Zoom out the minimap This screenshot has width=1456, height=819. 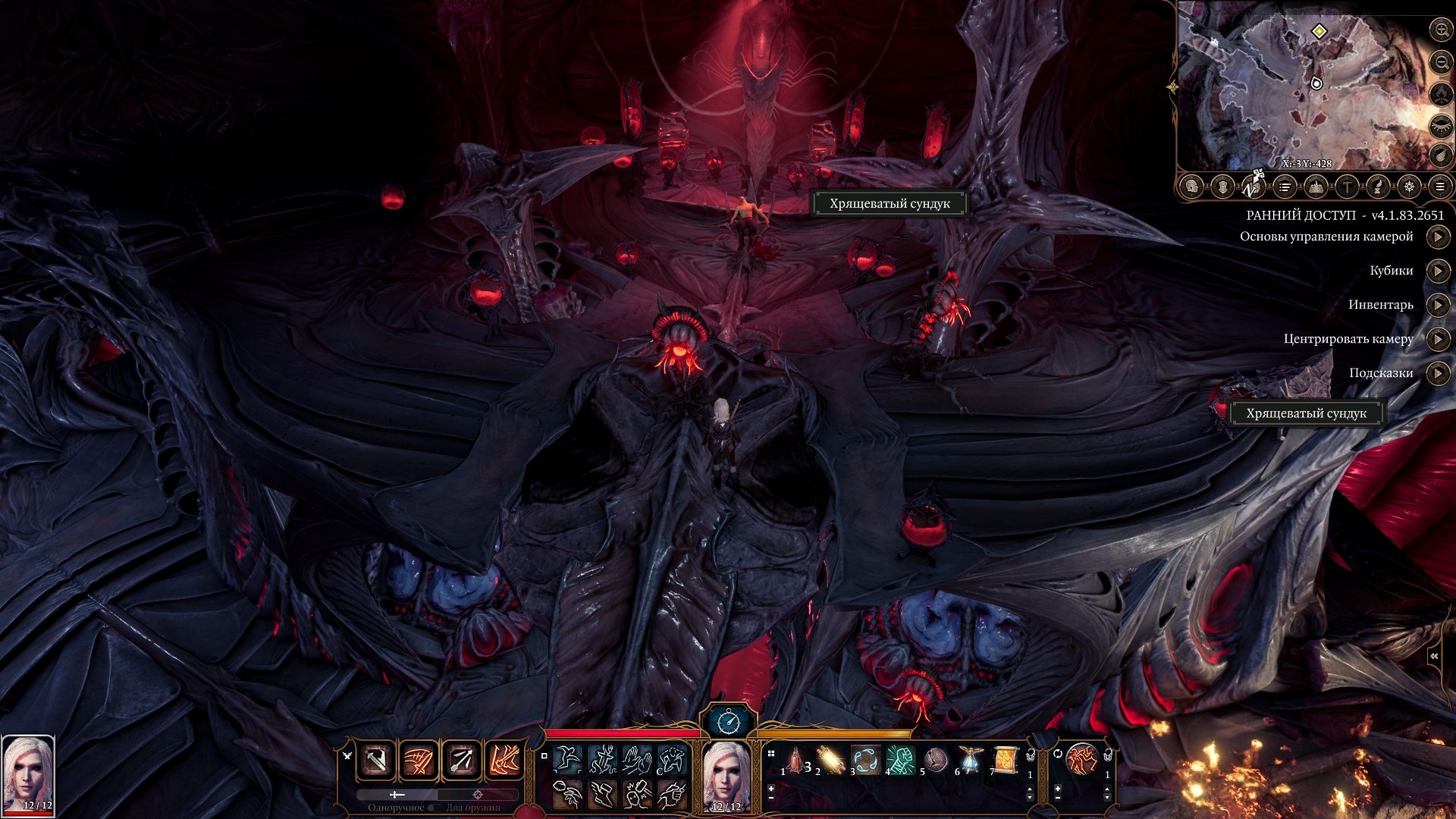(x=1440, y=62)
